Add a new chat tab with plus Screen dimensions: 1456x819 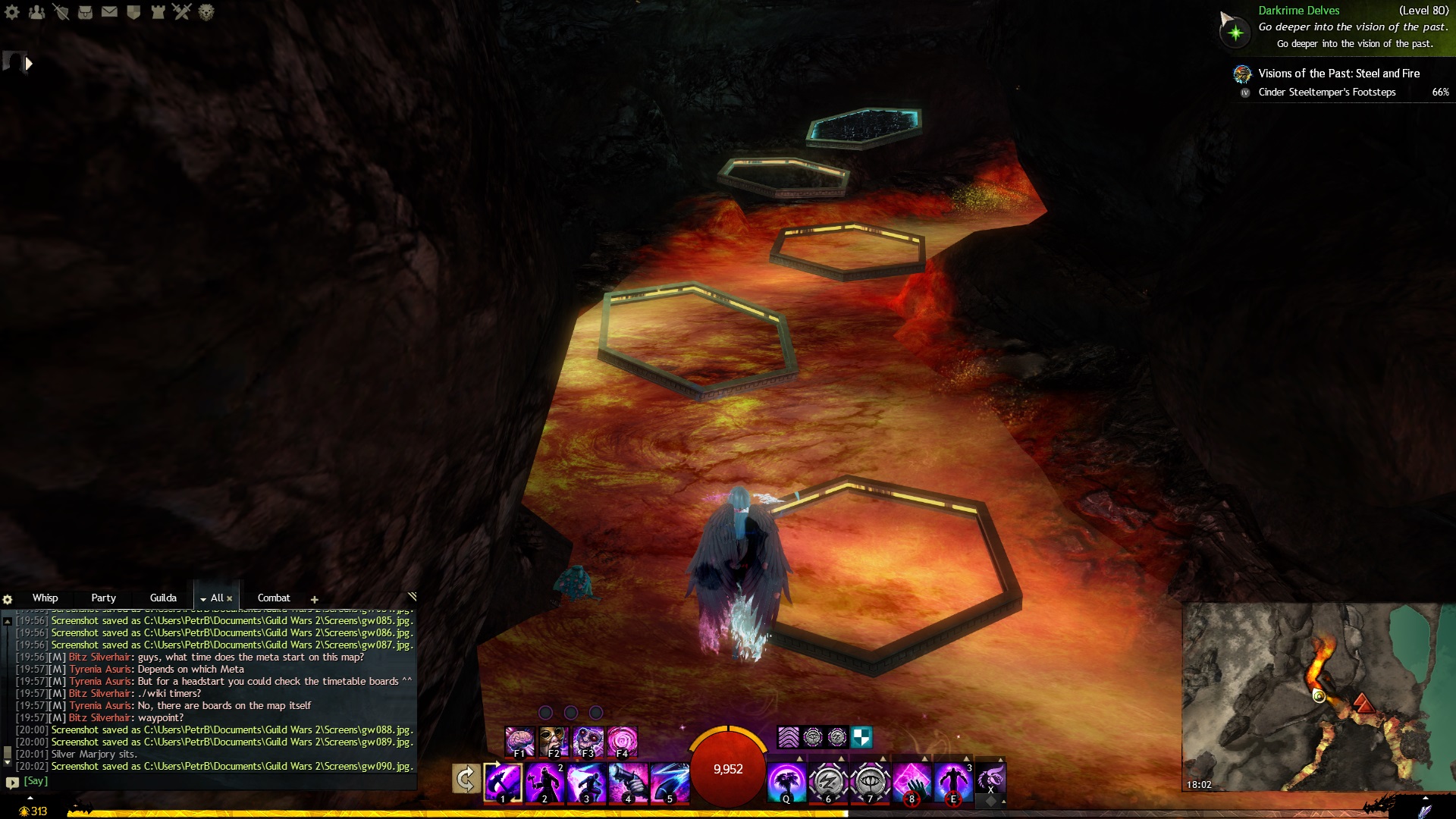pyautogui.click(x=314, y=599)
